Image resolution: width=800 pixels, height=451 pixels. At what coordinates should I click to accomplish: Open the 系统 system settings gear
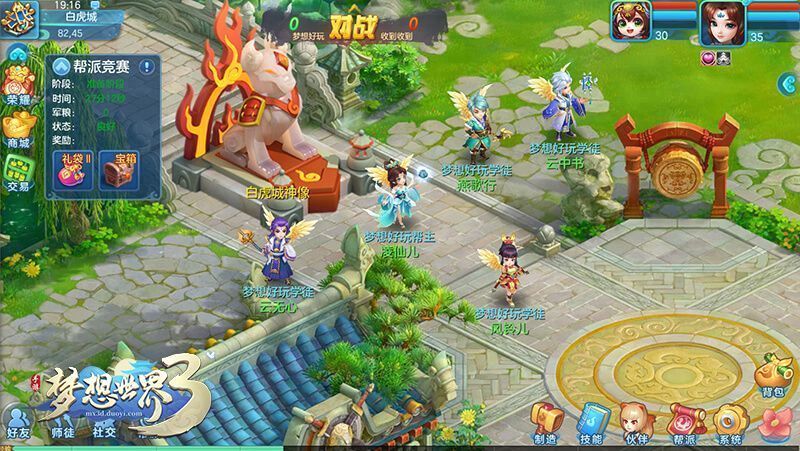click(729, 421)
